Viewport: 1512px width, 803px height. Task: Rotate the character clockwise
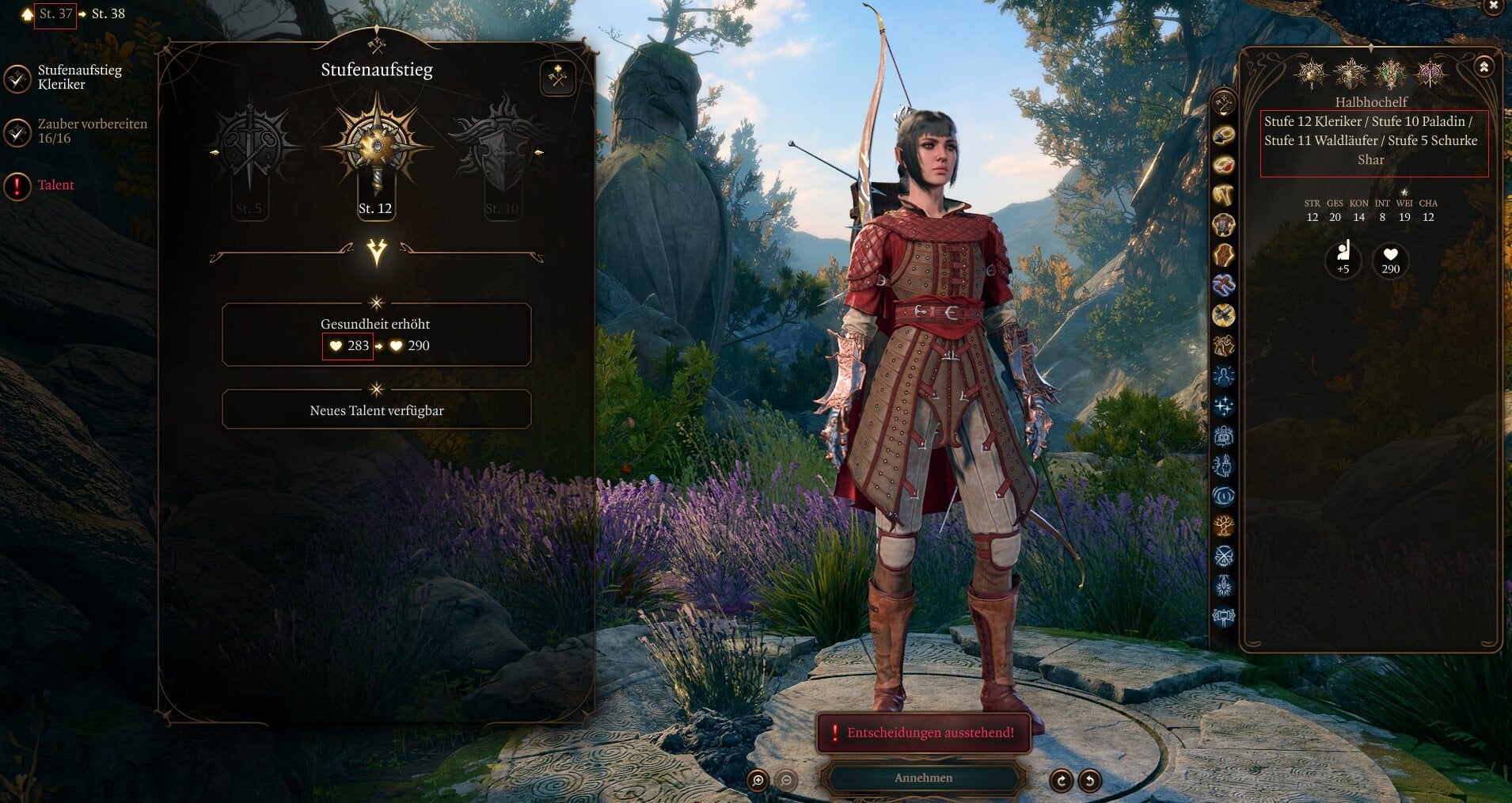1061,781
